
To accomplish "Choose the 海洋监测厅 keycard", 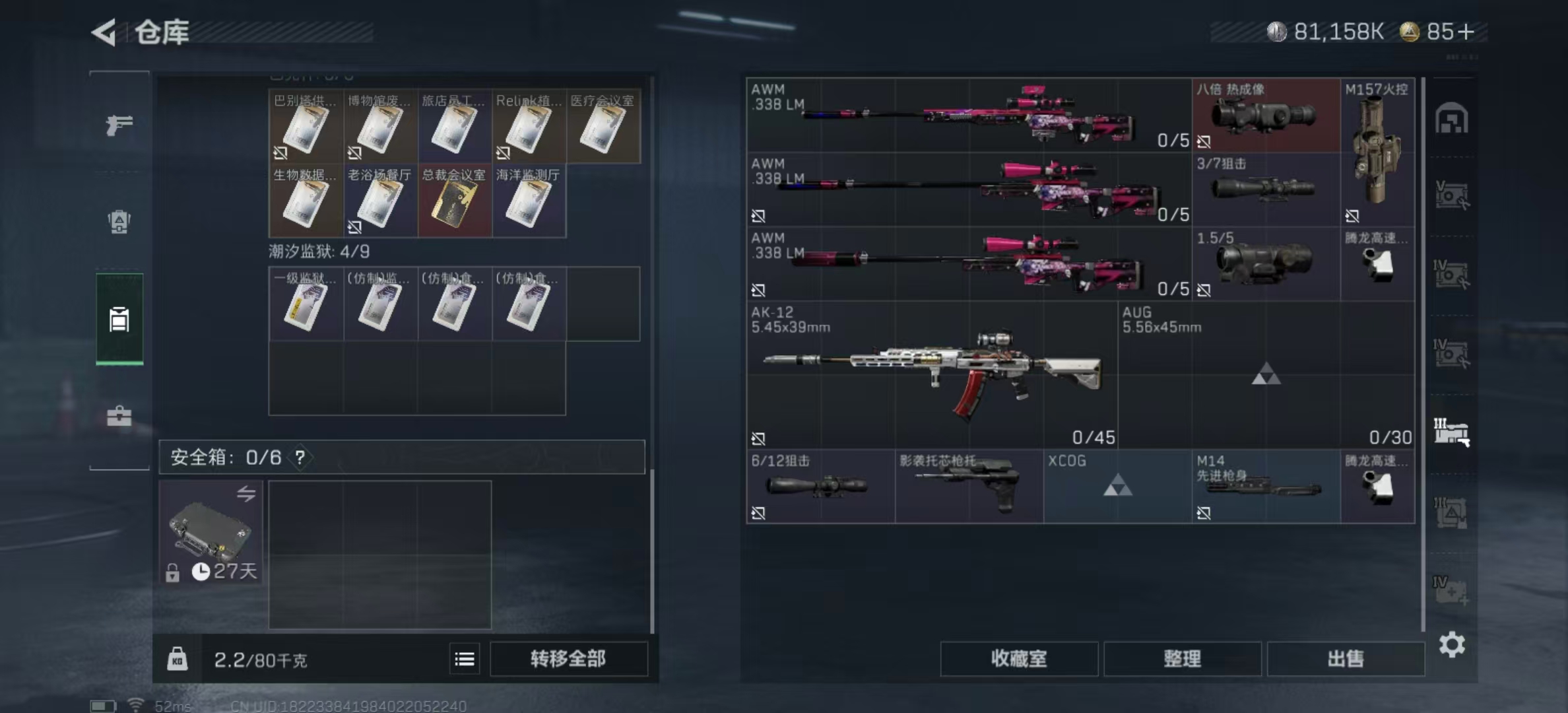I will pos(529,201).
